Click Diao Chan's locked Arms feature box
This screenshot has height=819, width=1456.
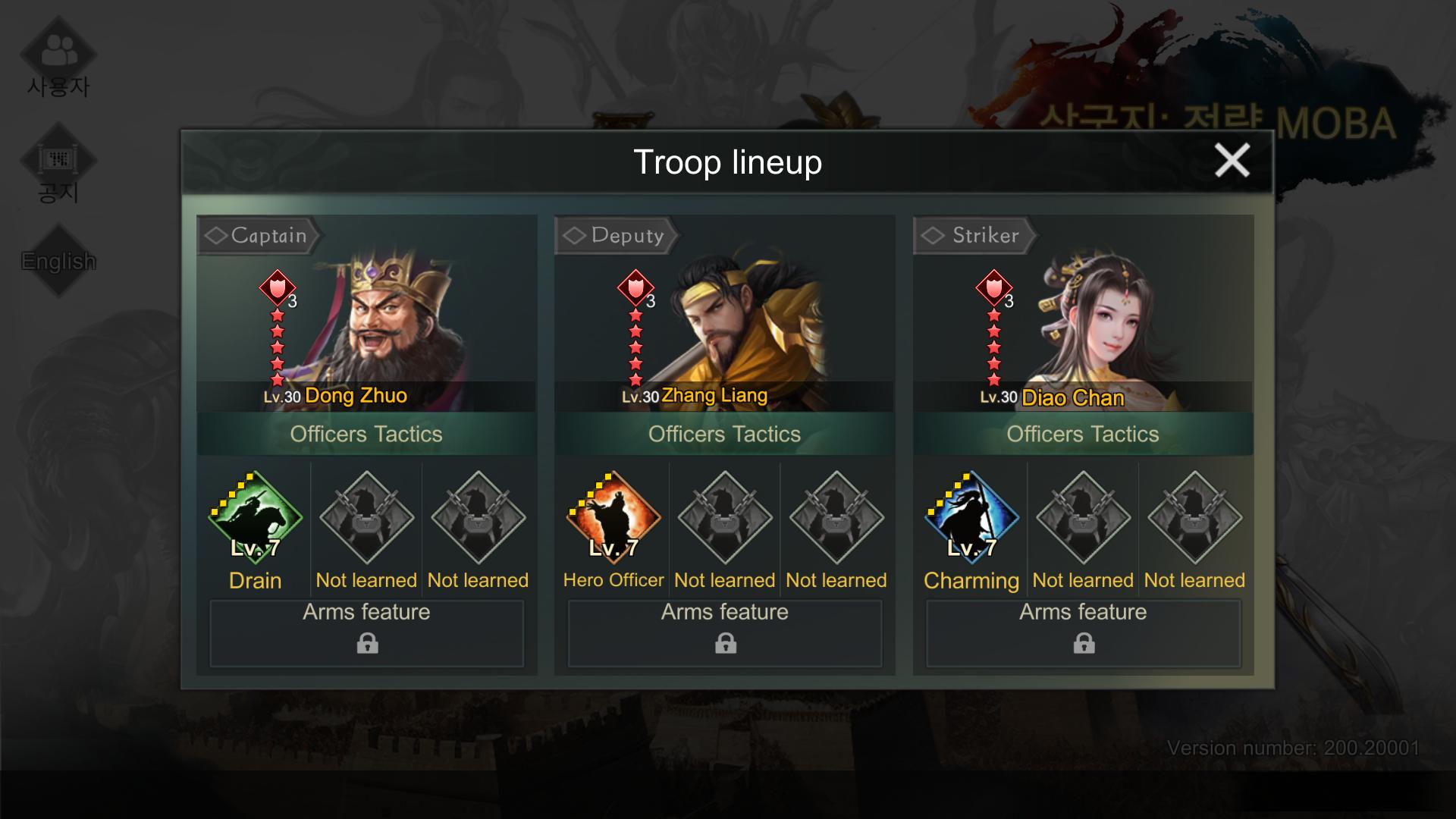[1083, 633]
